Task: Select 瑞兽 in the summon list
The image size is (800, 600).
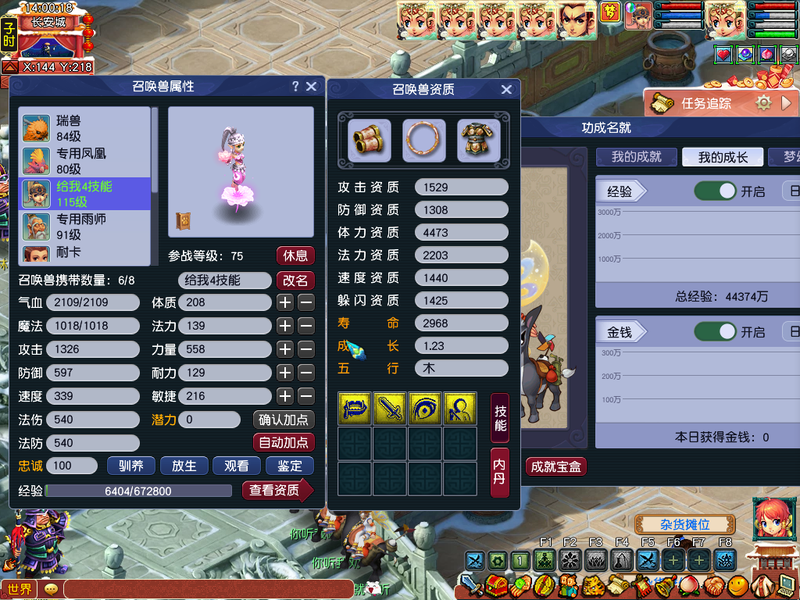Action: (84, 128)
